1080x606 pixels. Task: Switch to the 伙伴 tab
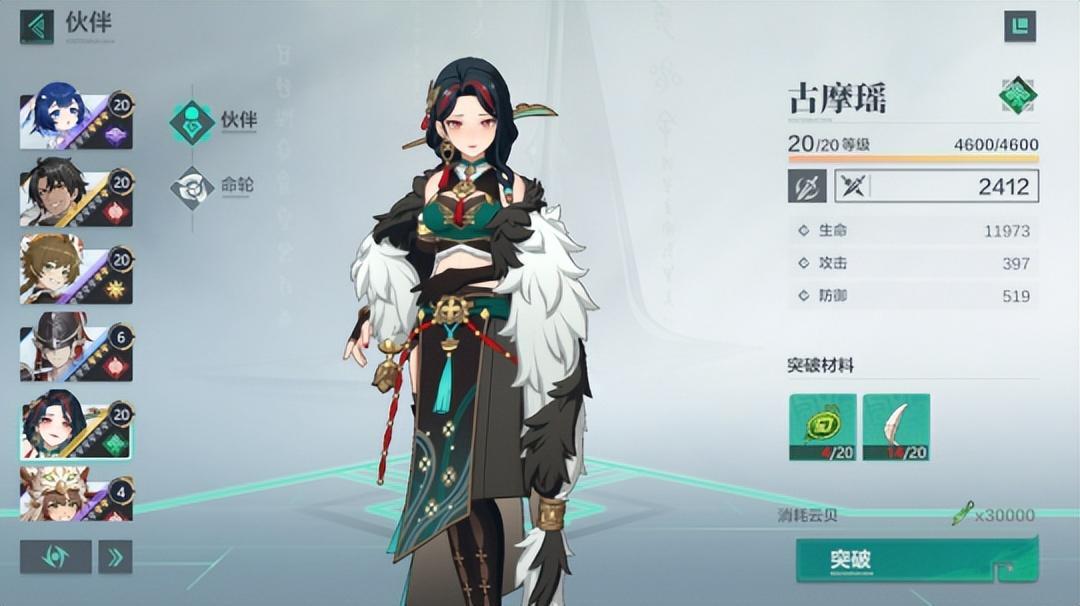[x=213, y=122]
